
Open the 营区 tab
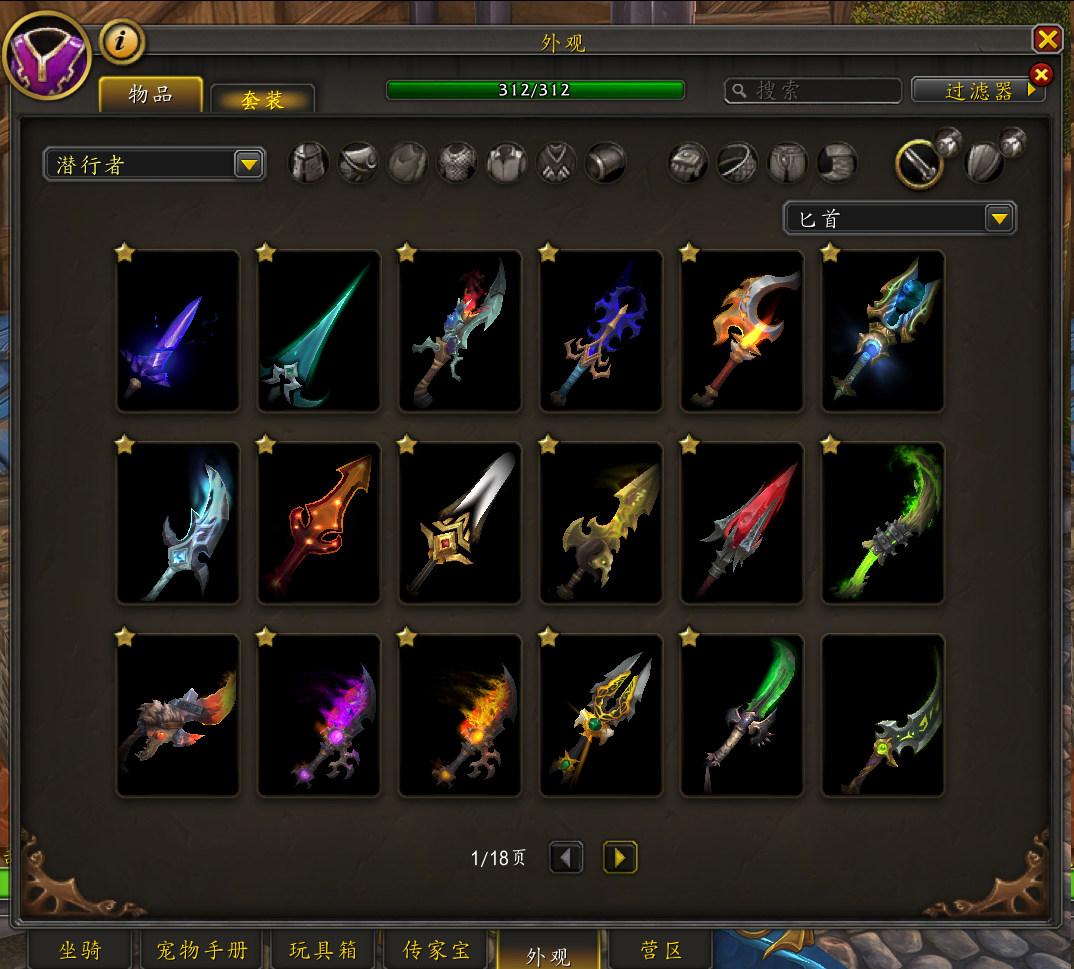click(660, 950)
